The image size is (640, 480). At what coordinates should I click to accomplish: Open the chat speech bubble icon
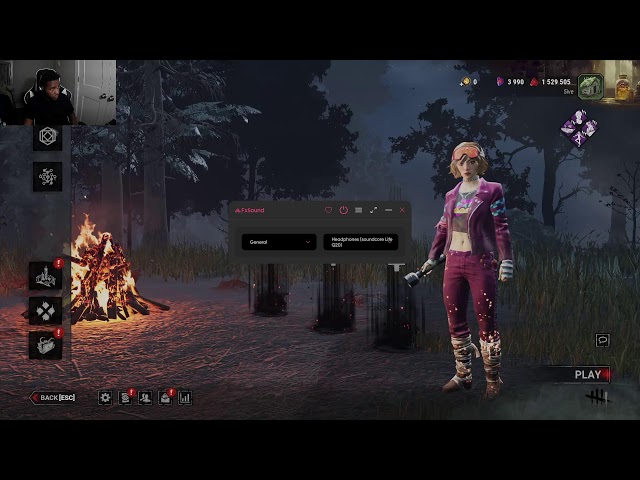602,340
